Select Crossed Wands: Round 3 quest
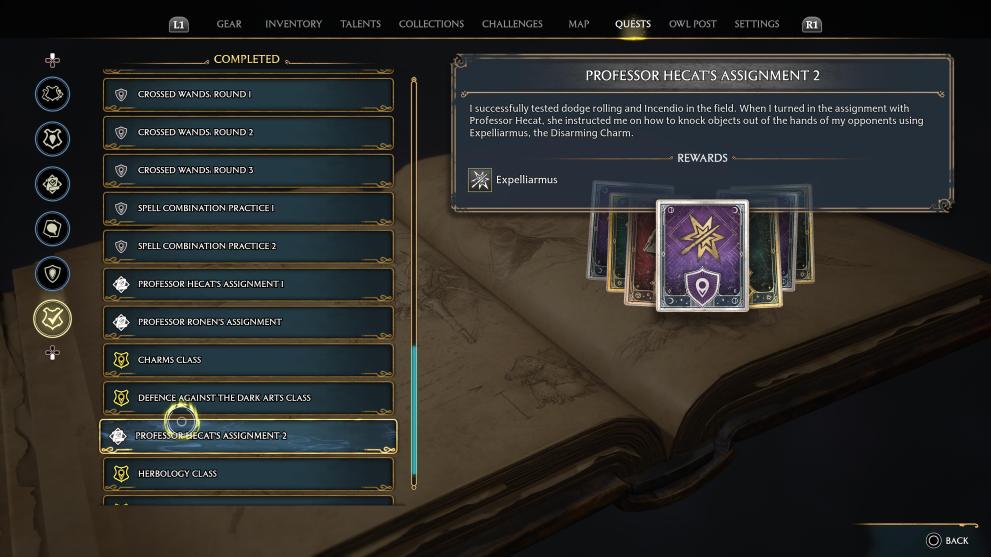The height and width of the screenshot is (557, 991). (248, 171)
